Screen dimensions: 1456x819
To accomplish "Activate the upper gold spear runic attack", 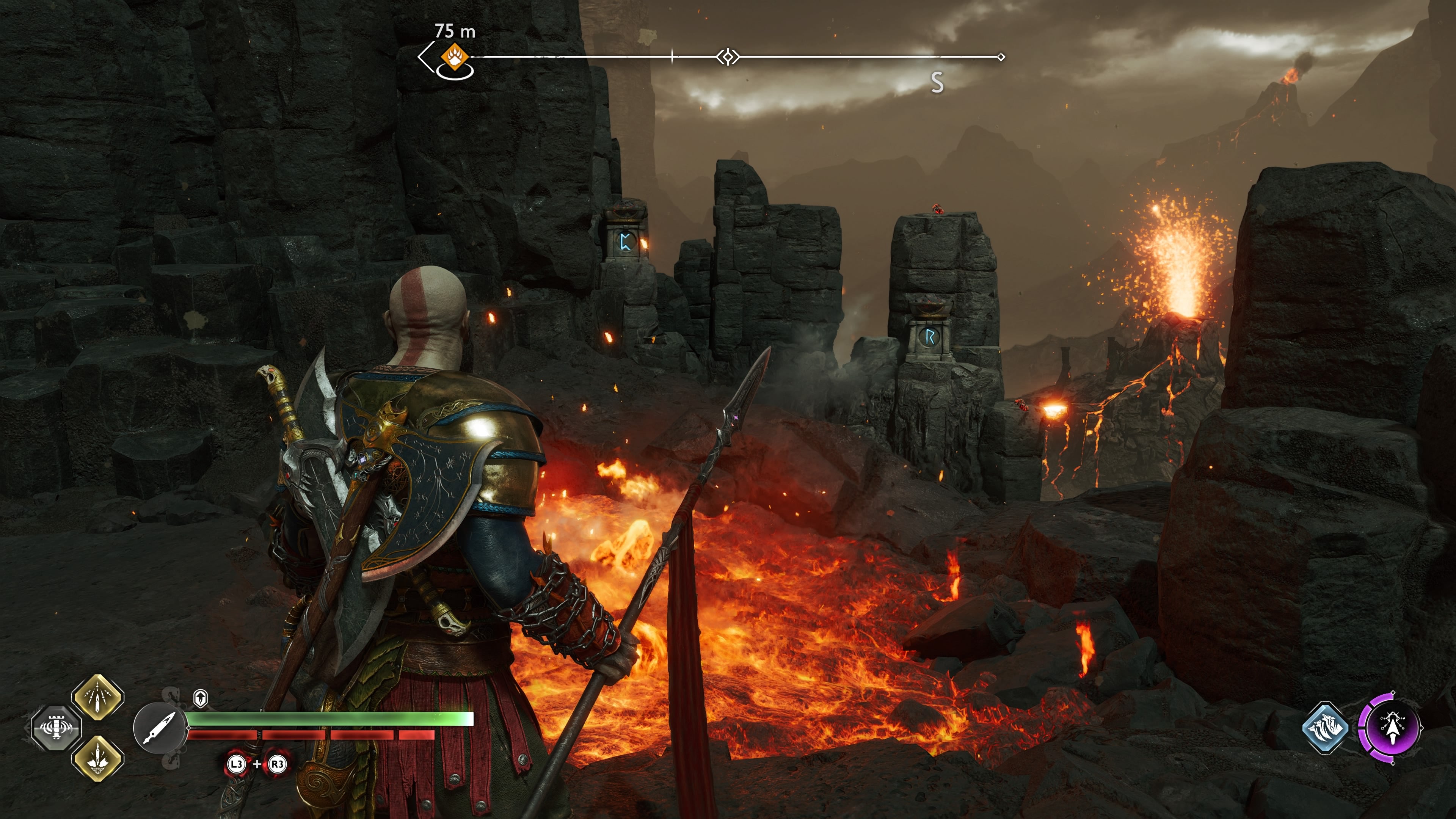I will point(98,698).
